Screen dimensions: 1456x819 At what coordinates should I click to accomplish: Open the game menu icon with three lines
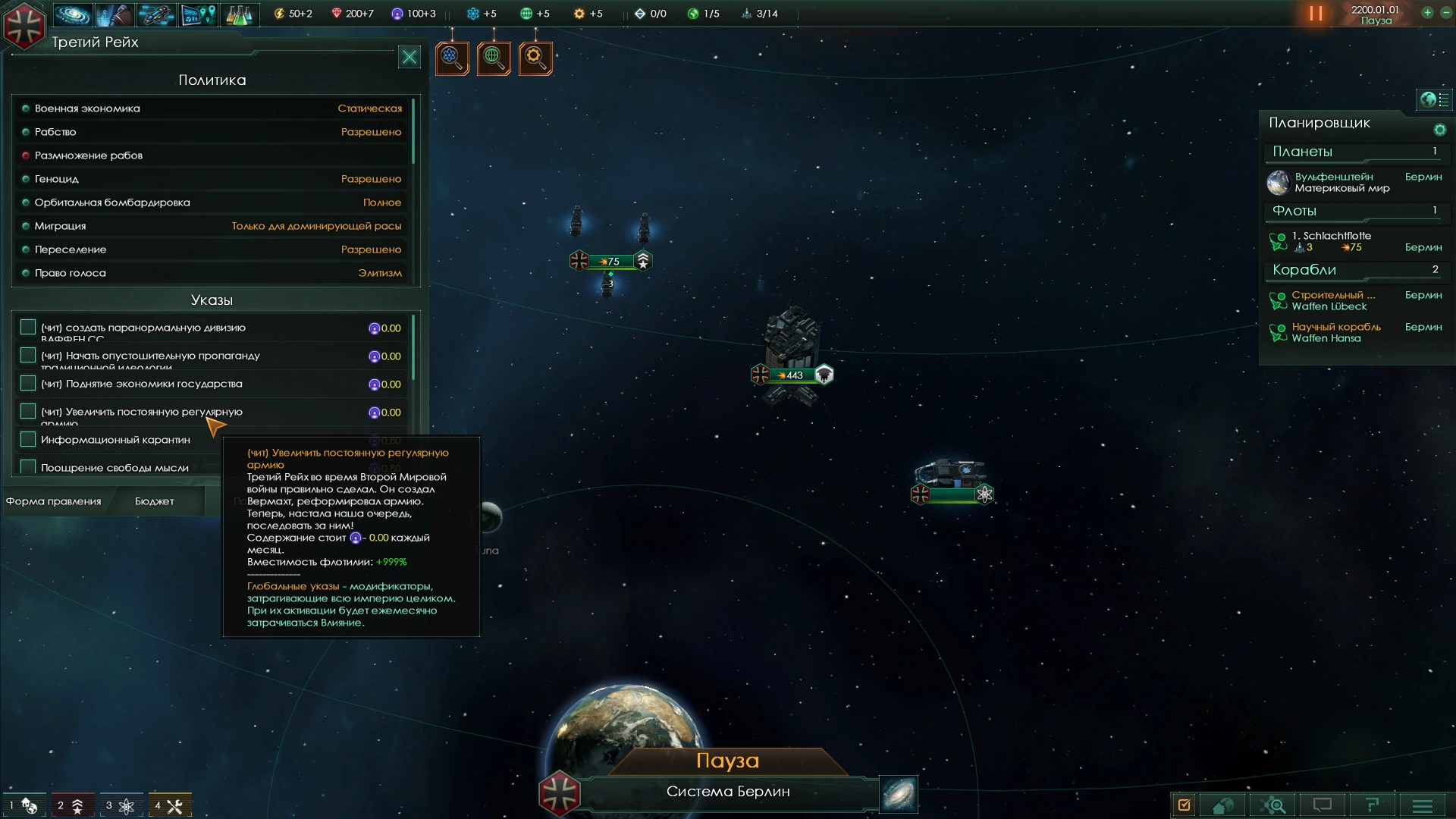click(x=1423, y=805)
